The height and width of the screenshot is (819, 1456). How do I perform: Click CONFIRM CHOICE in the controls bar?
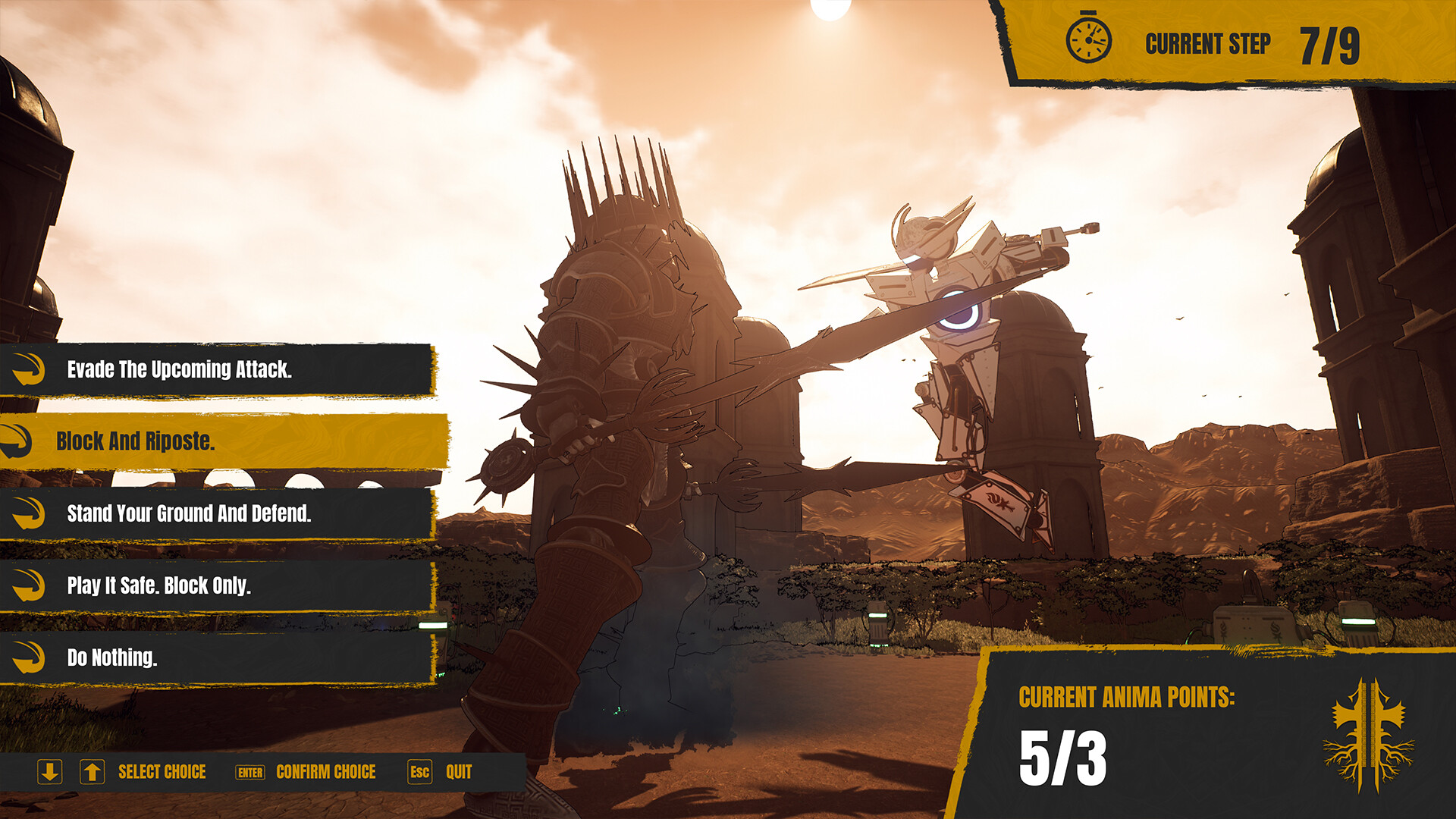[326, 773]
